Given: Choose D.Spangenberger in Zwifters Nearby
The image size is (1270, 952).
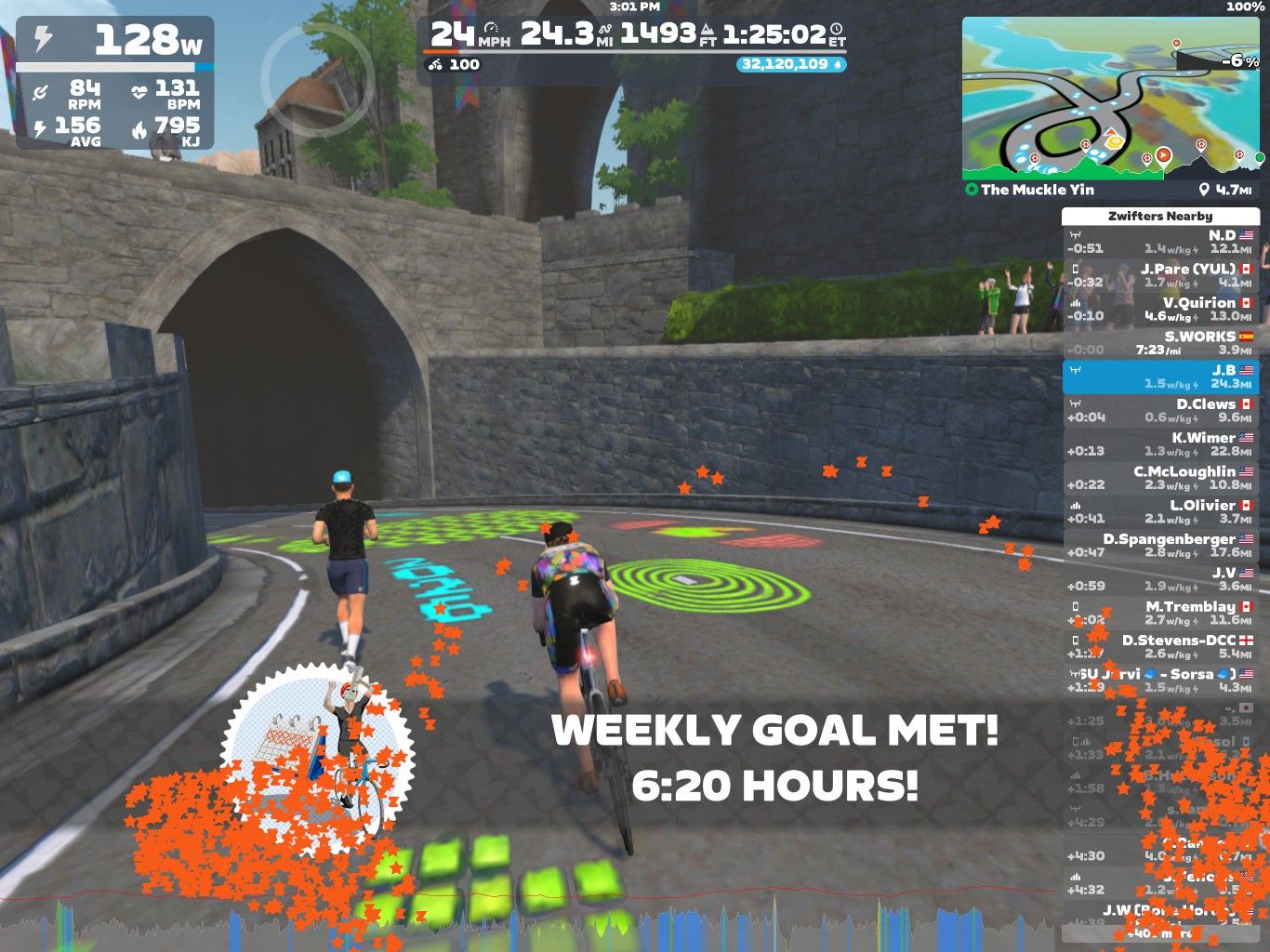Looking at the screenshot, I should (x=1160, y=546).
